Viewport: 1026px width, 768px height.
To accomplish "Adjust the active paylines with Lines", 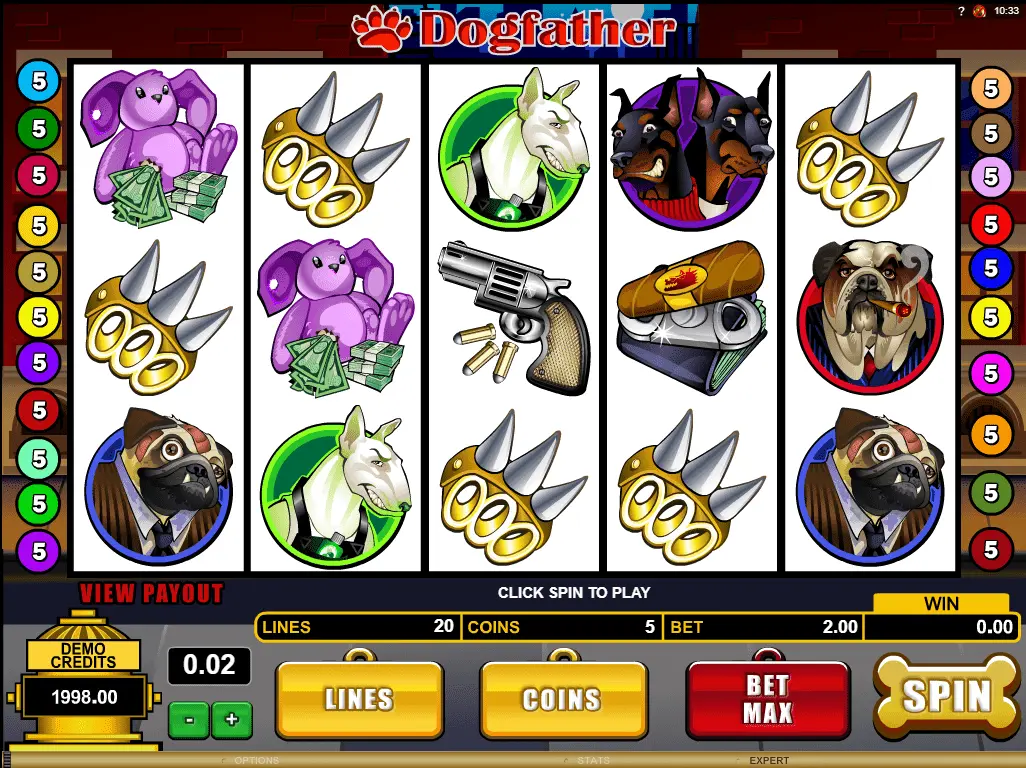I will point(358,699).
